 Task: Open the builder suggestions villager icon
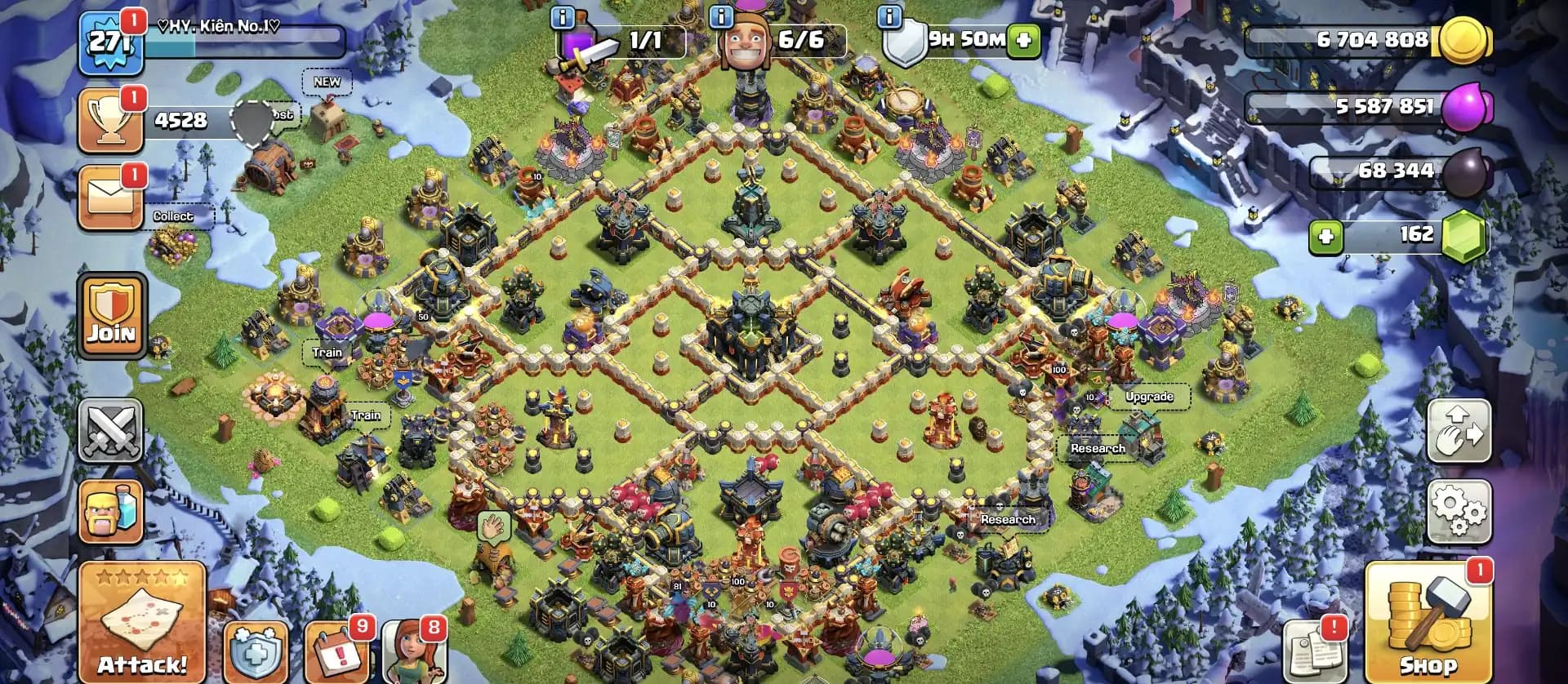[412, 653]
